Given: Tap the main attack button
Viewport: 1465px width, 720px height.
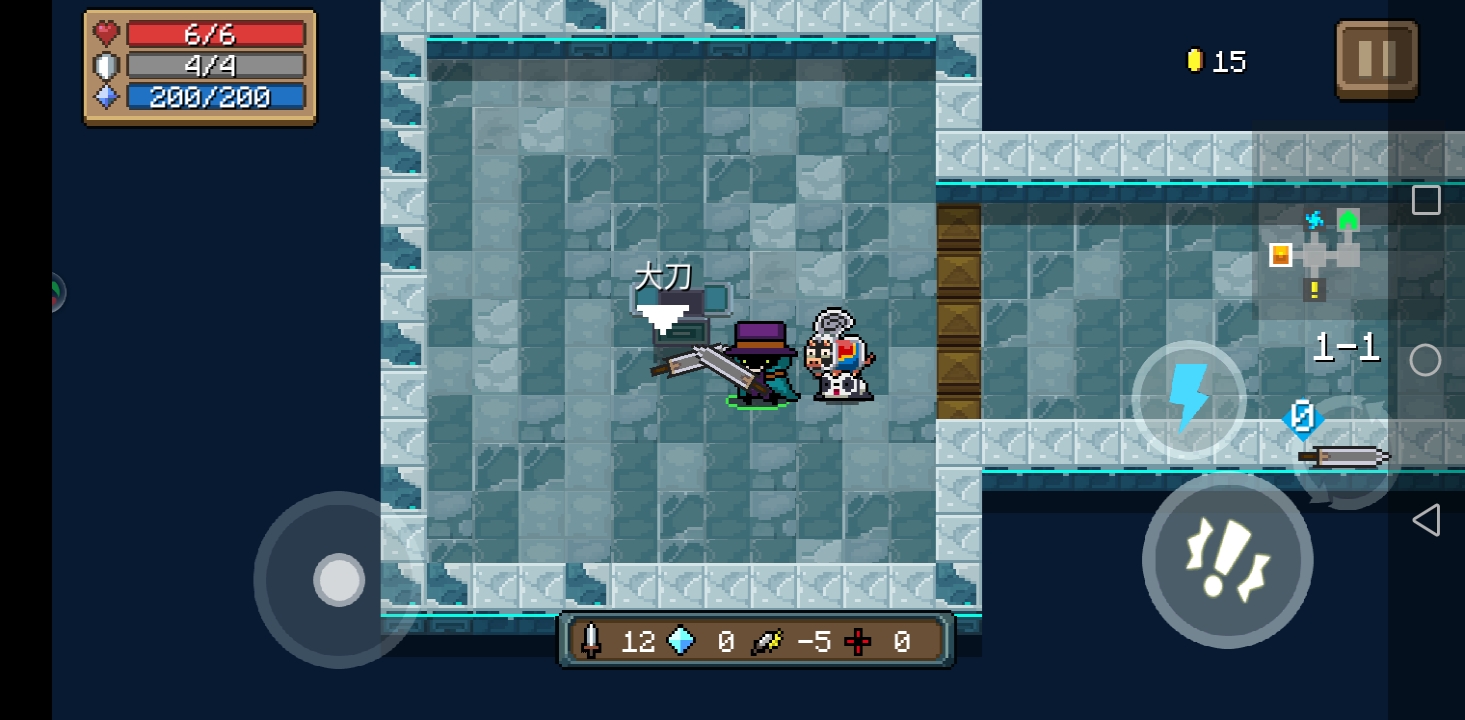Looking at the screenshot, I should click(x=1227, y=561).
